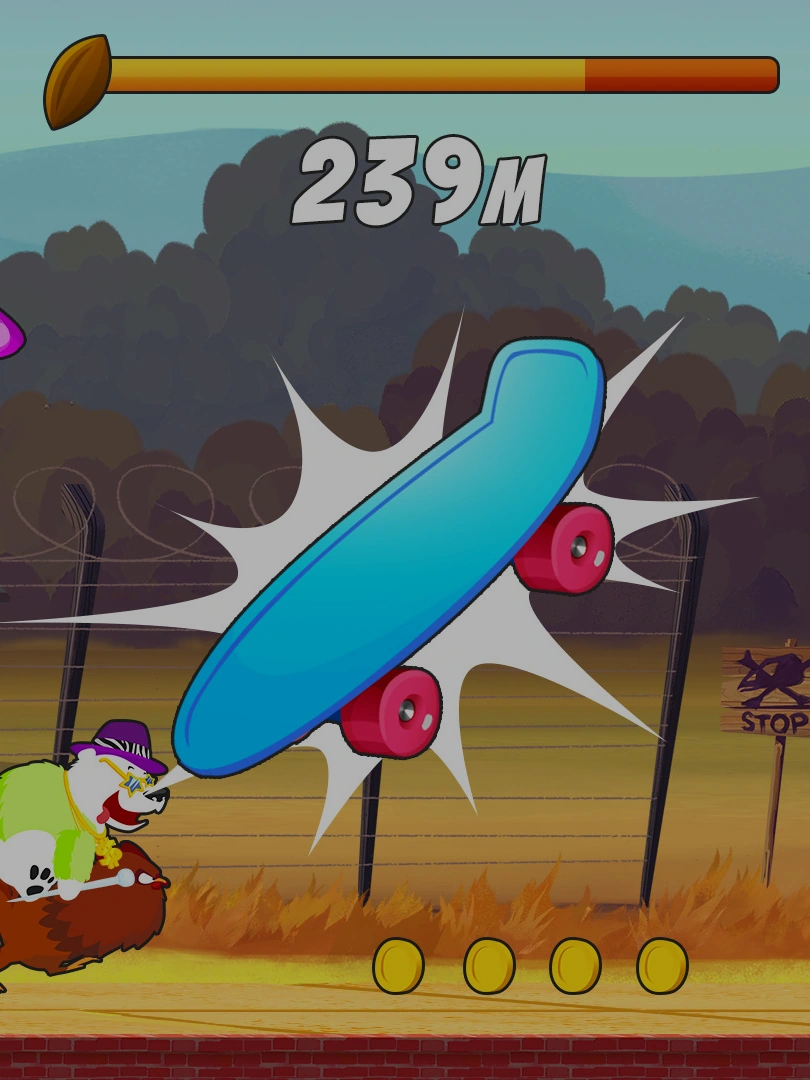Tap the blue skateboard power-up popup
Image resolution: width=810 pixels, height=1080 pixels.
[395, 555]
